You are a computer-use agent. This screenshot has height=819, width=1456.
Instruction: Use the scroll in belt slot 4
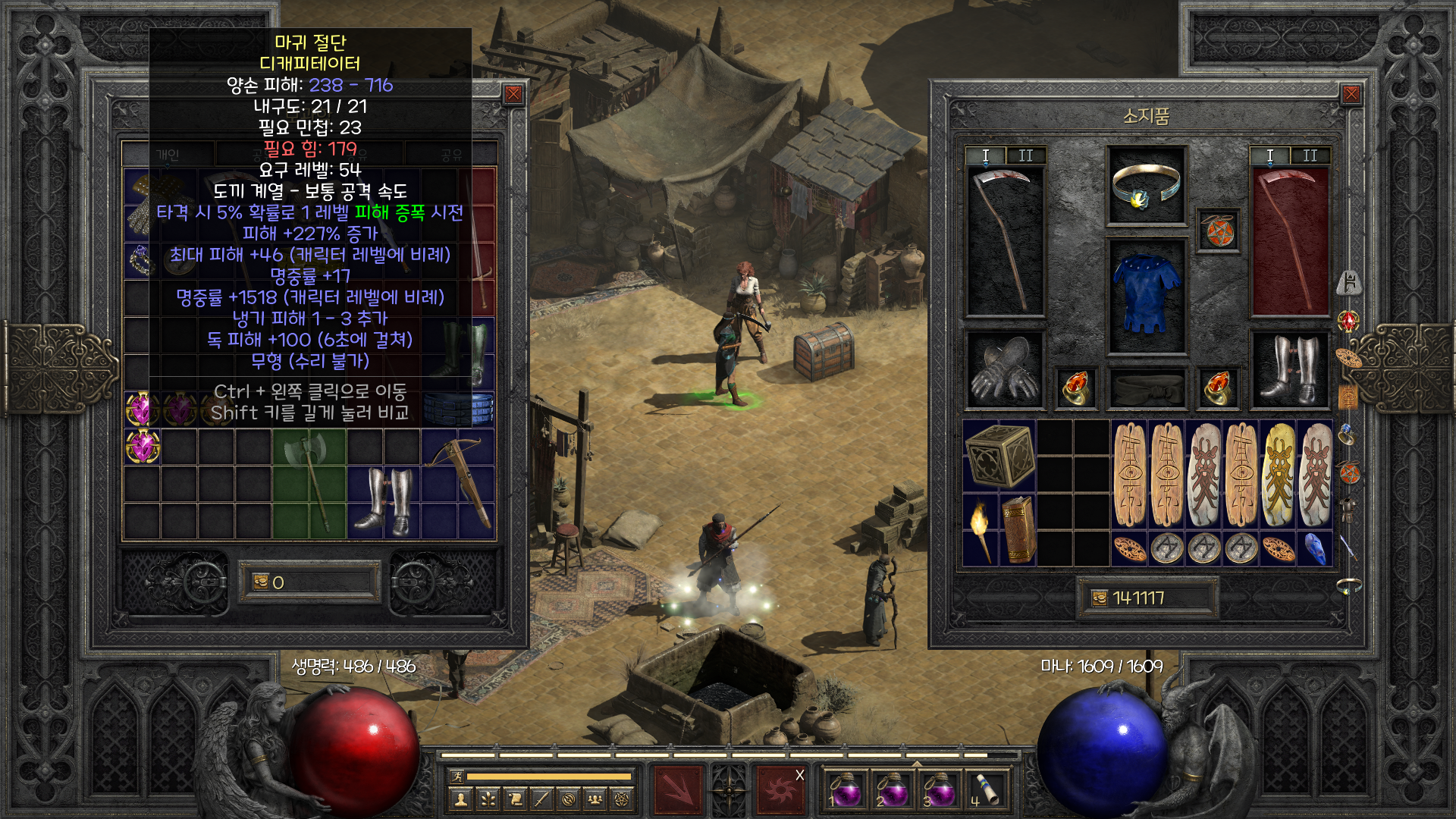pos(985,789)
